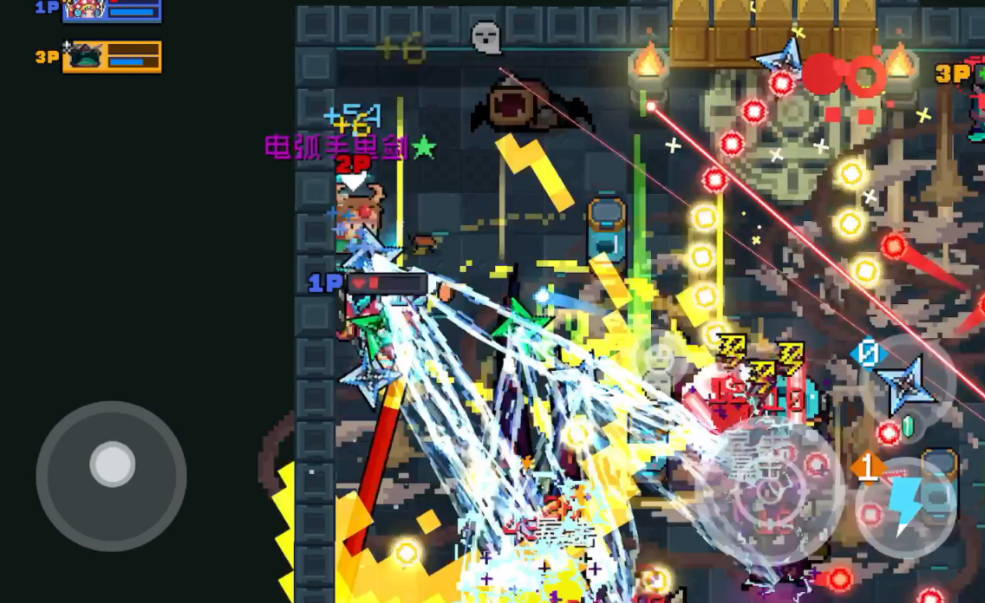The height and width of the screenshot is (603, 985).
Task: Tap the virtual movement joystick knob
Action: (x=112, y=464)
